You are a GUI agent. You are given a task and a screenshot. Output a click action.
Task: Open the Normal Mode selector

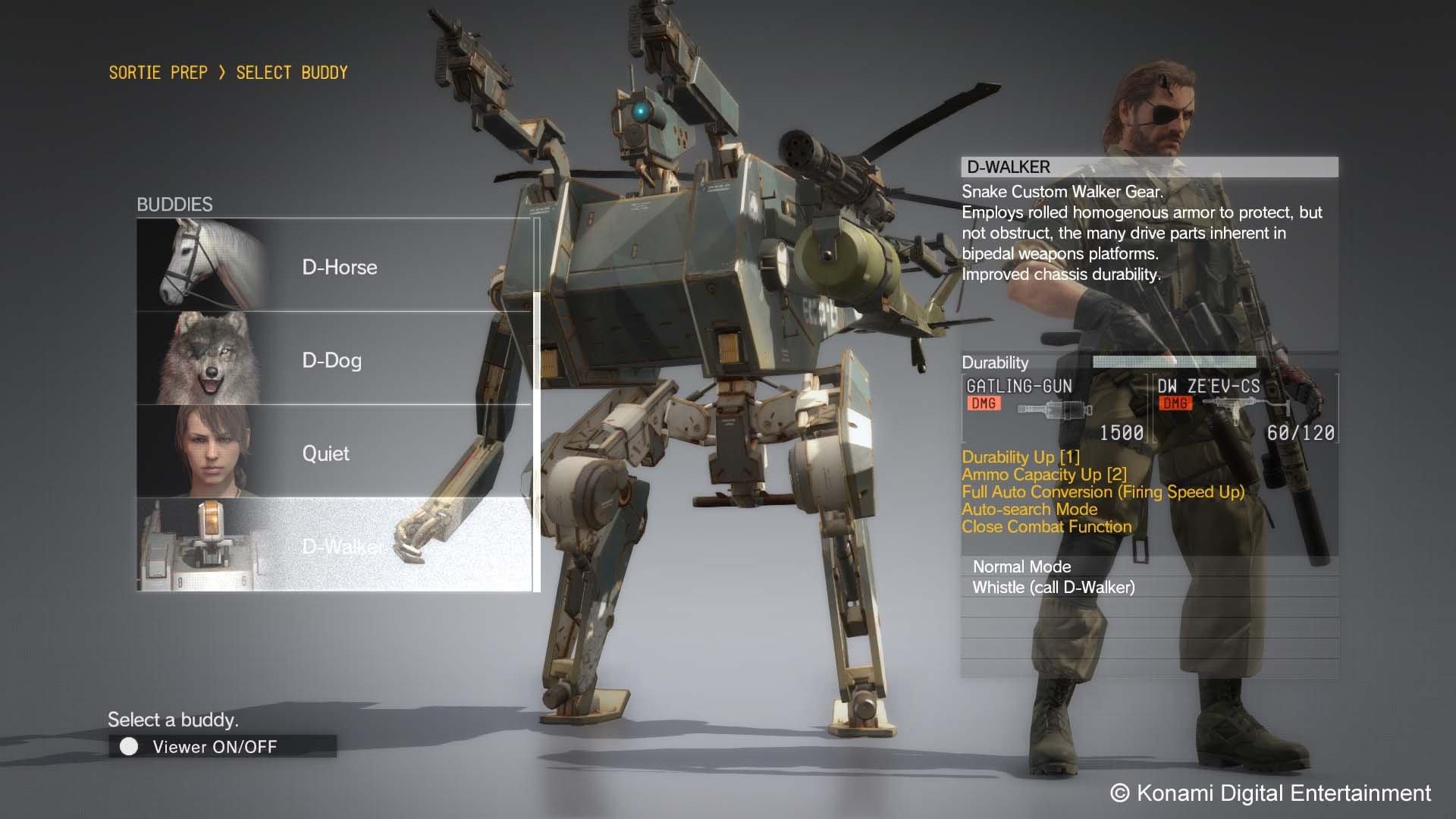(1021, 566)
